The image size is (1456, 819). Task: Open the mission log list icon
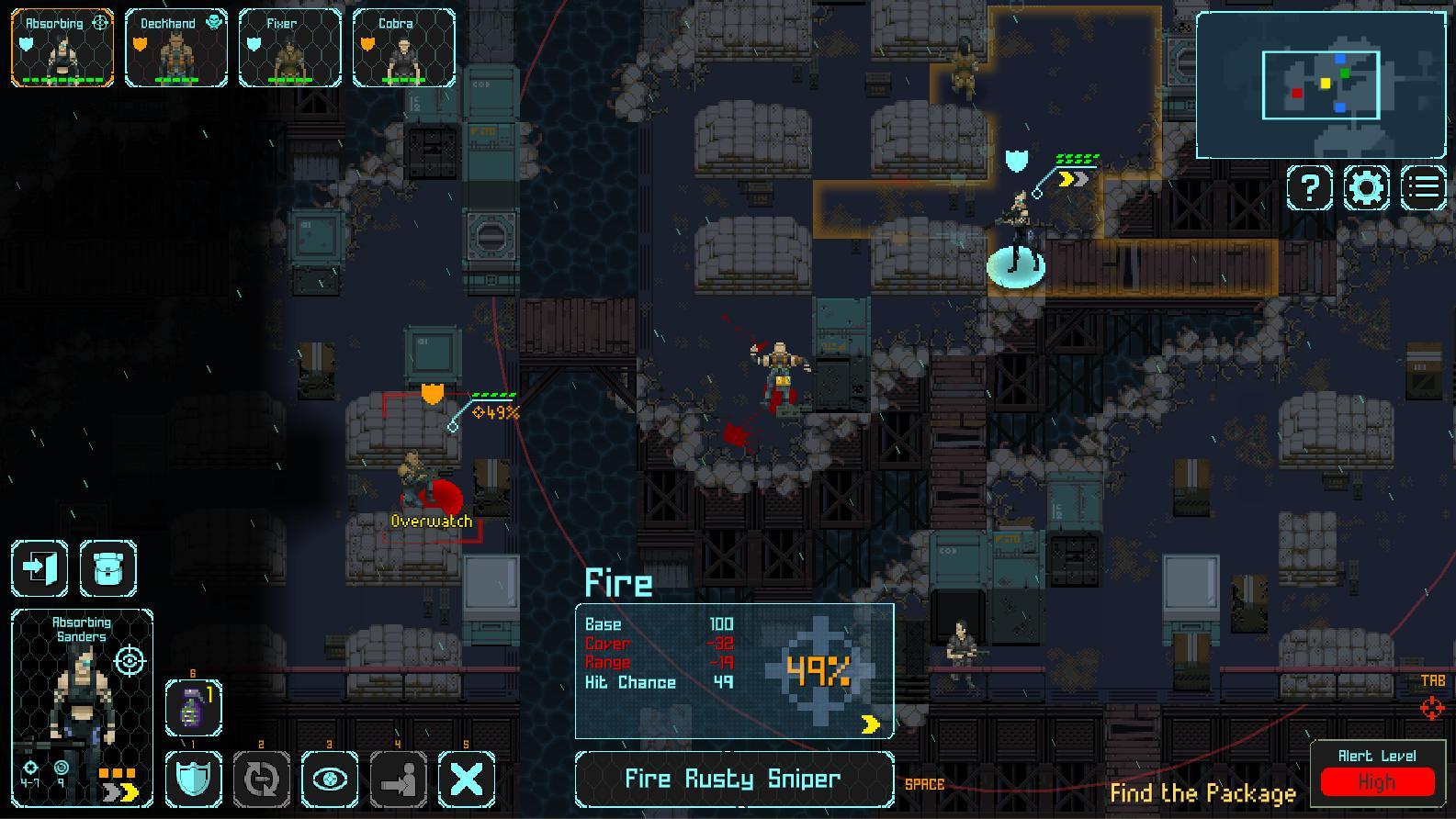click(1425, 187)
